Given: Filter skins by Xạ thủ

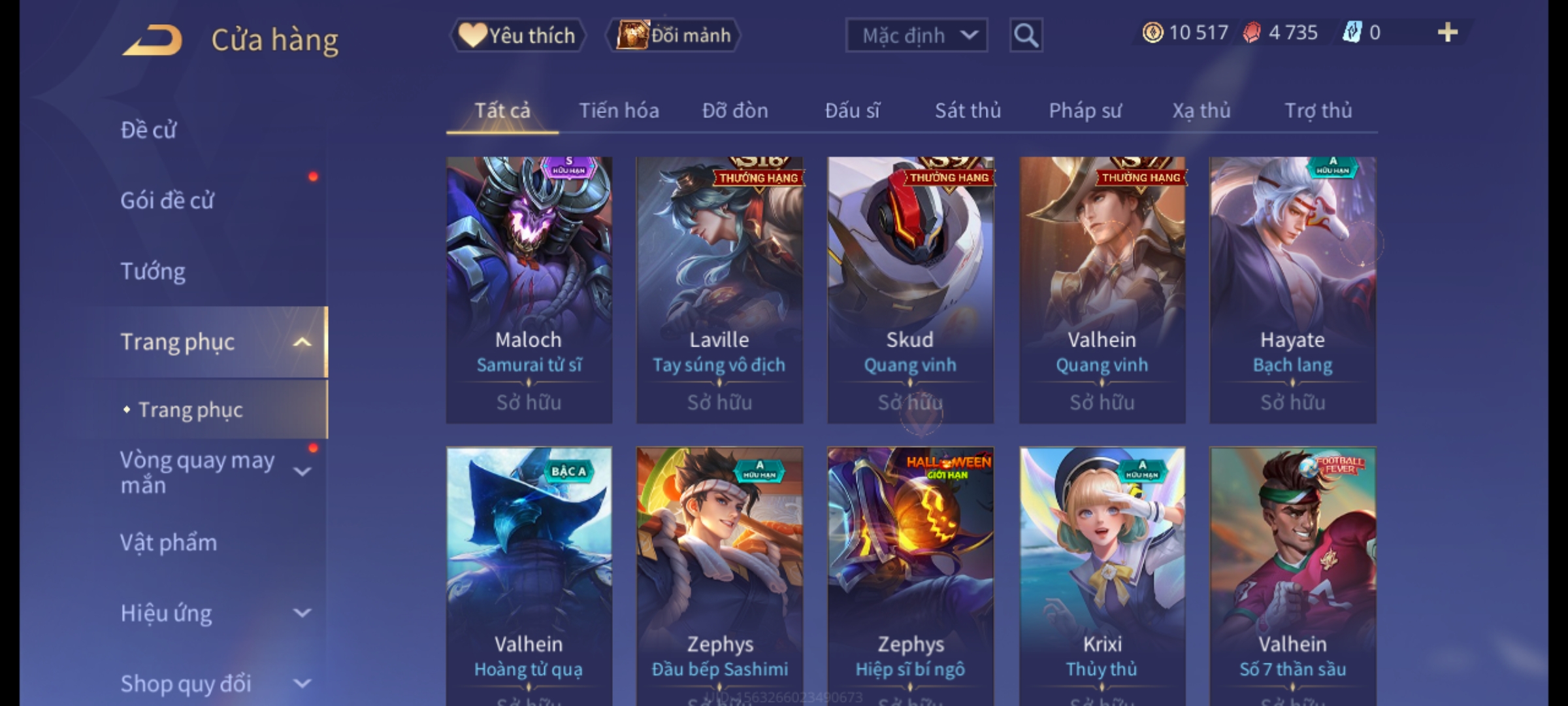Looking at the screenshot, I should pyautogui.click(x=1201, y=110).
